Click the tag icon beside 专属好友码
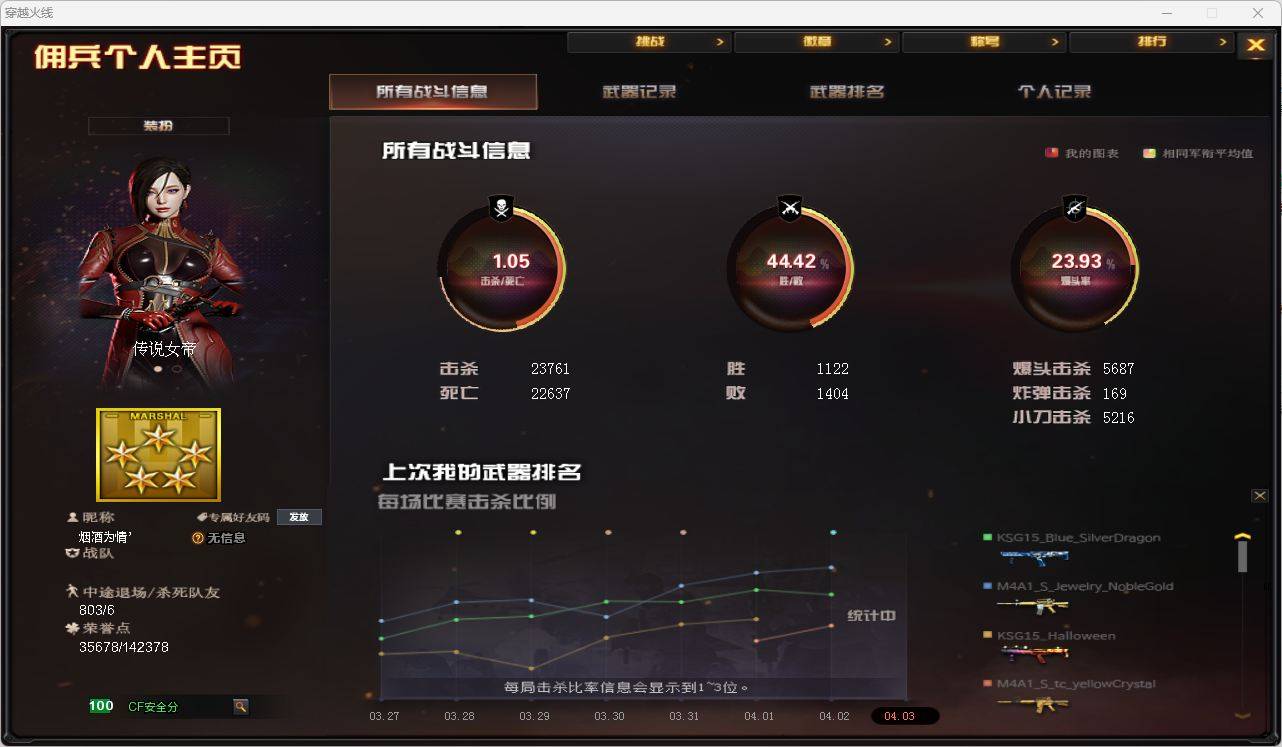The image size is (1282, 747). pyautogui.click(x=199, y=516)
